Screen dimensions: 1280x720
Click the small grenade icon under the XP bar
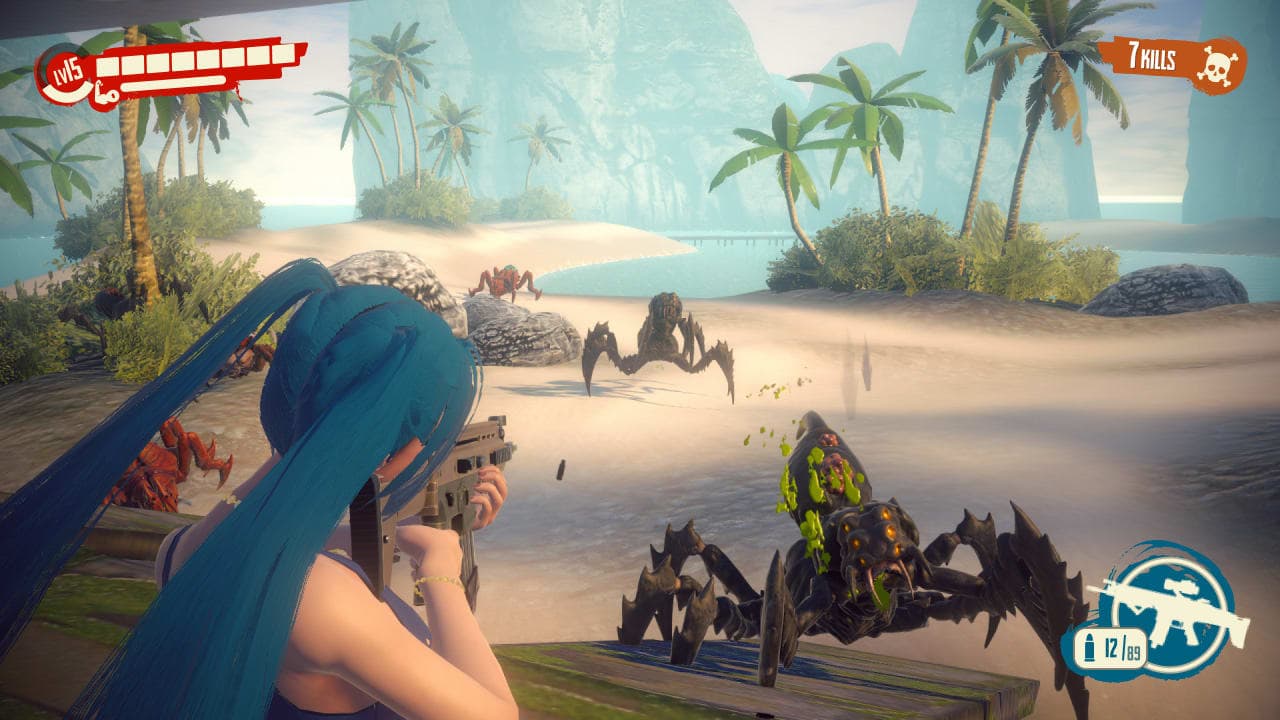point(106,98)
